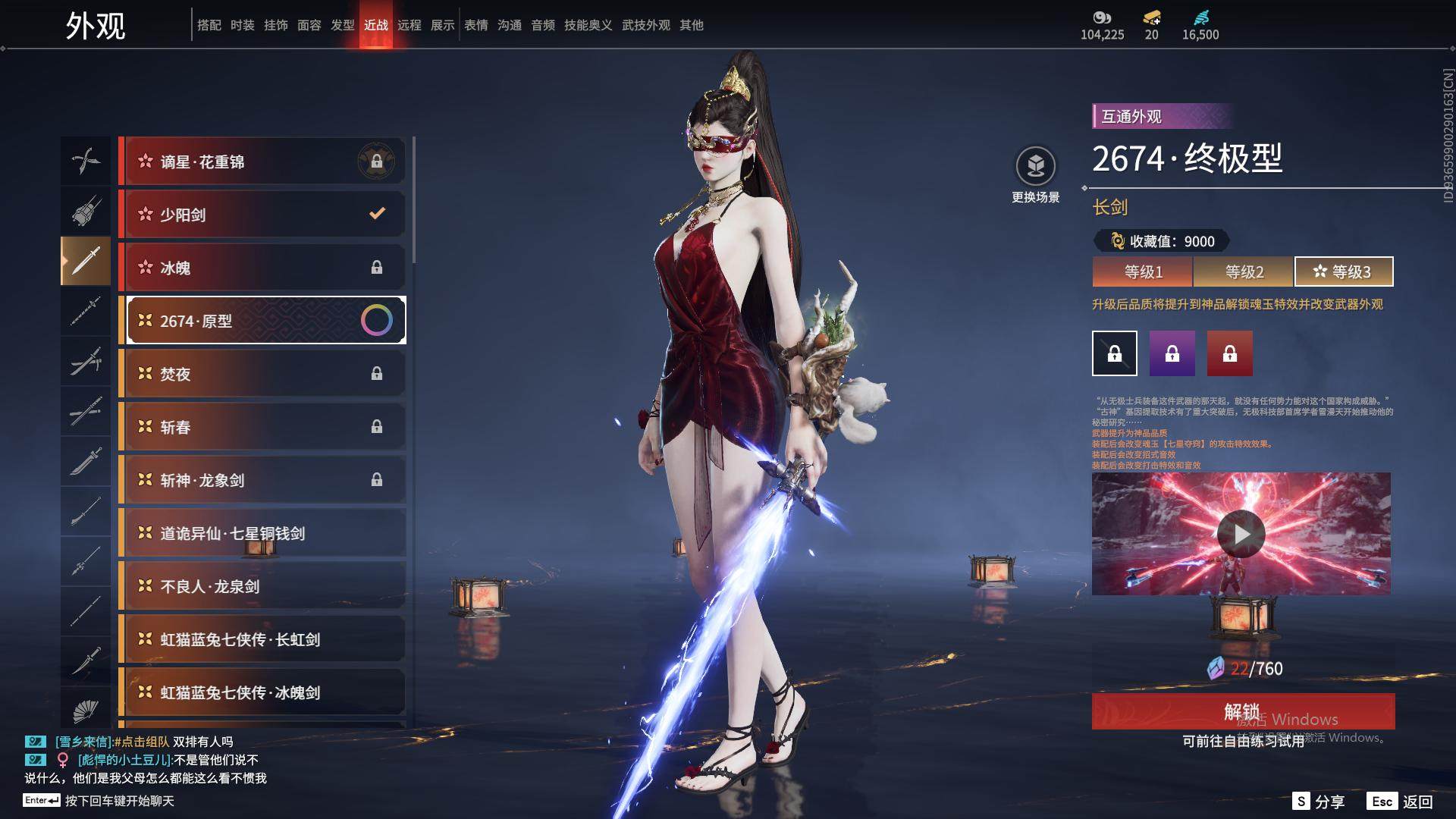Select the 冰魄 weapon skin
Image resolution: width=1456 pixels, height=819 pixels.
262,268
